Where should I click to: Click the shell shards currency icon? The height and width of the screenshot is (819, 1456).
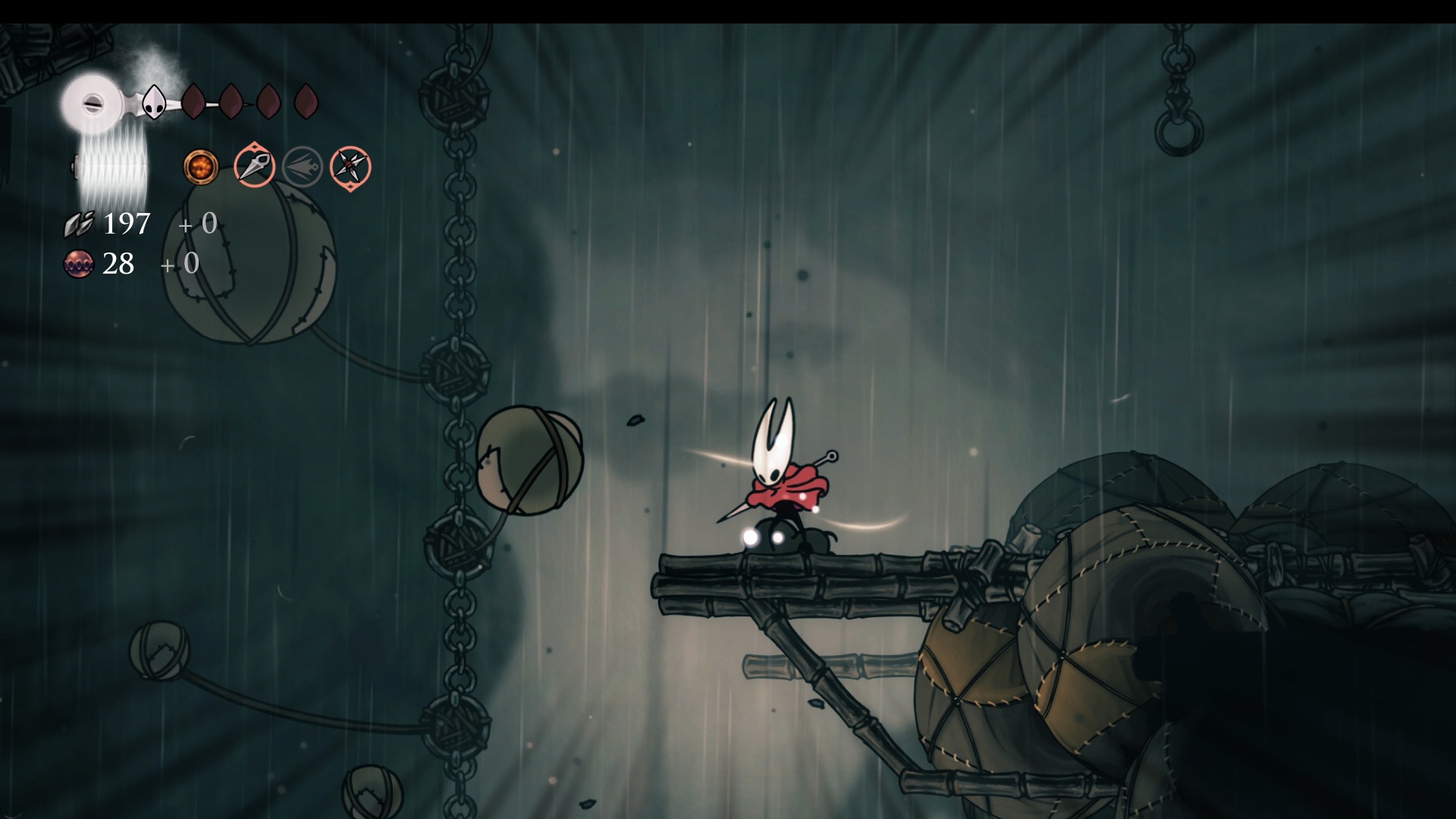click(79, 224)
